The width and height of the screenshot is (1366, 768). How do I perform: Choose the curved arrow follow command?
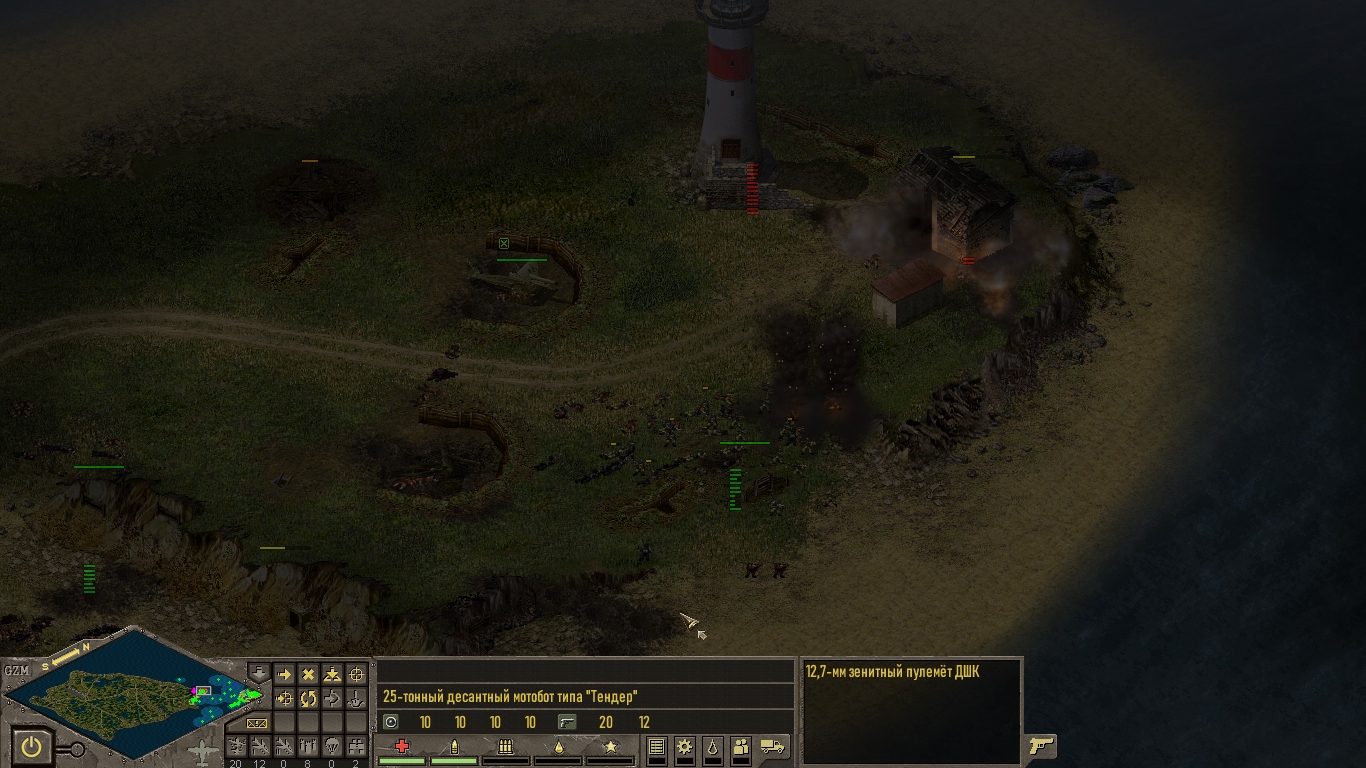(x=332, y=698)
